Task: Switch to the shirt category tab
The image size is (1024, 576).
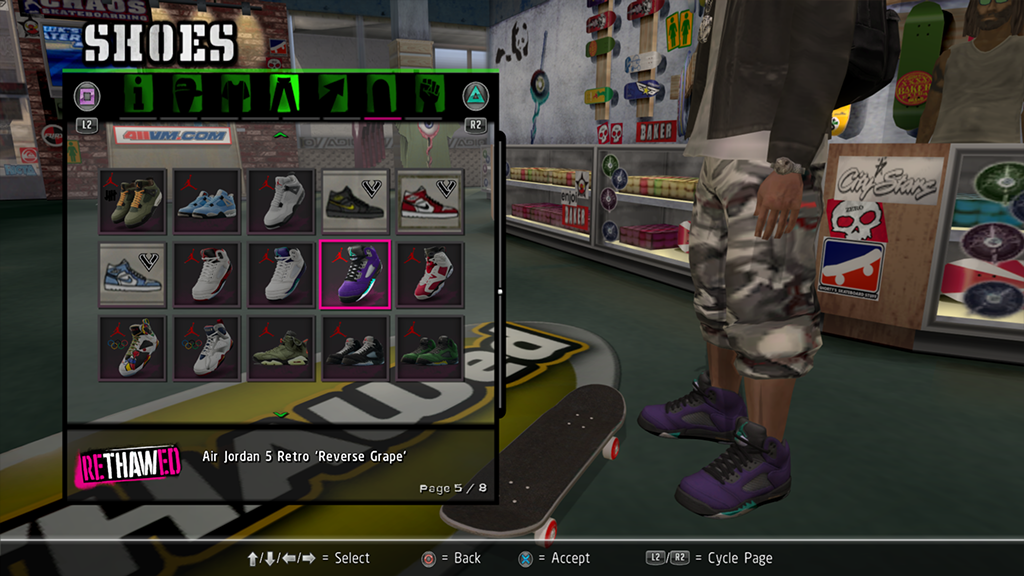Action: (x=234, y=96)
